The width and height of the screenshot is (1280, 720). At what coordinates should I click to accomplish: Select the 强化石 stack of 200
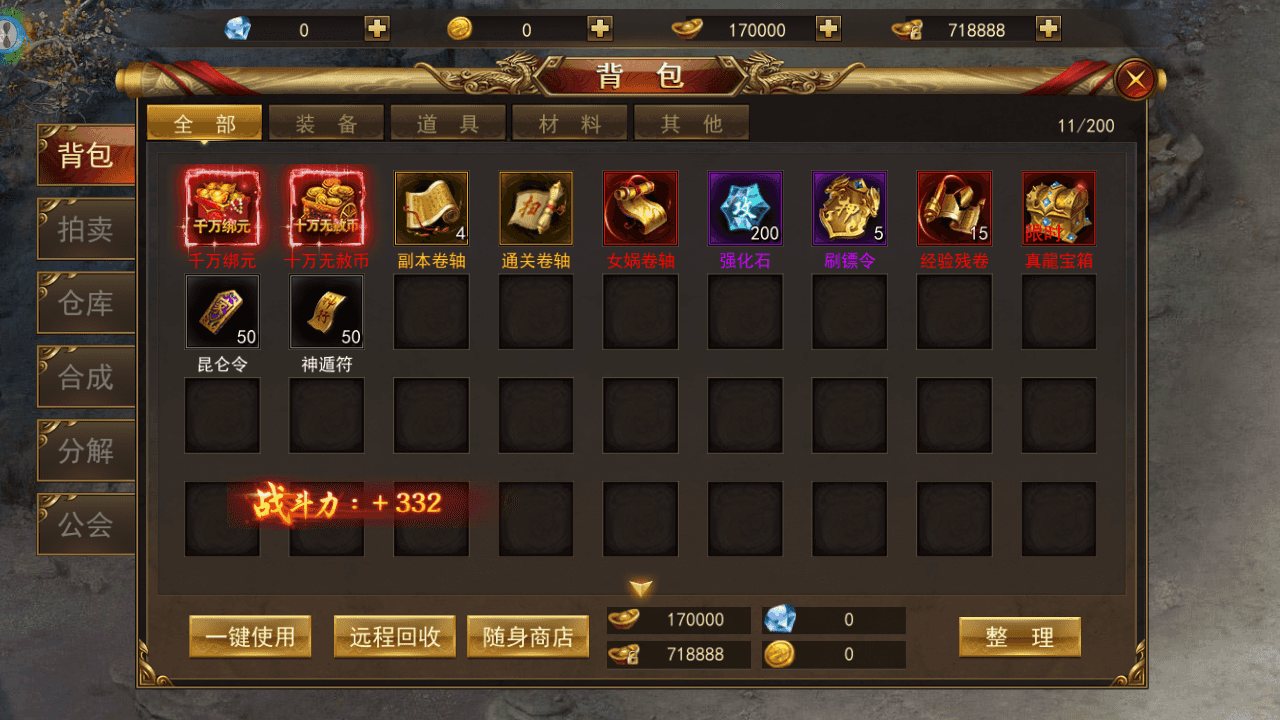744,208
